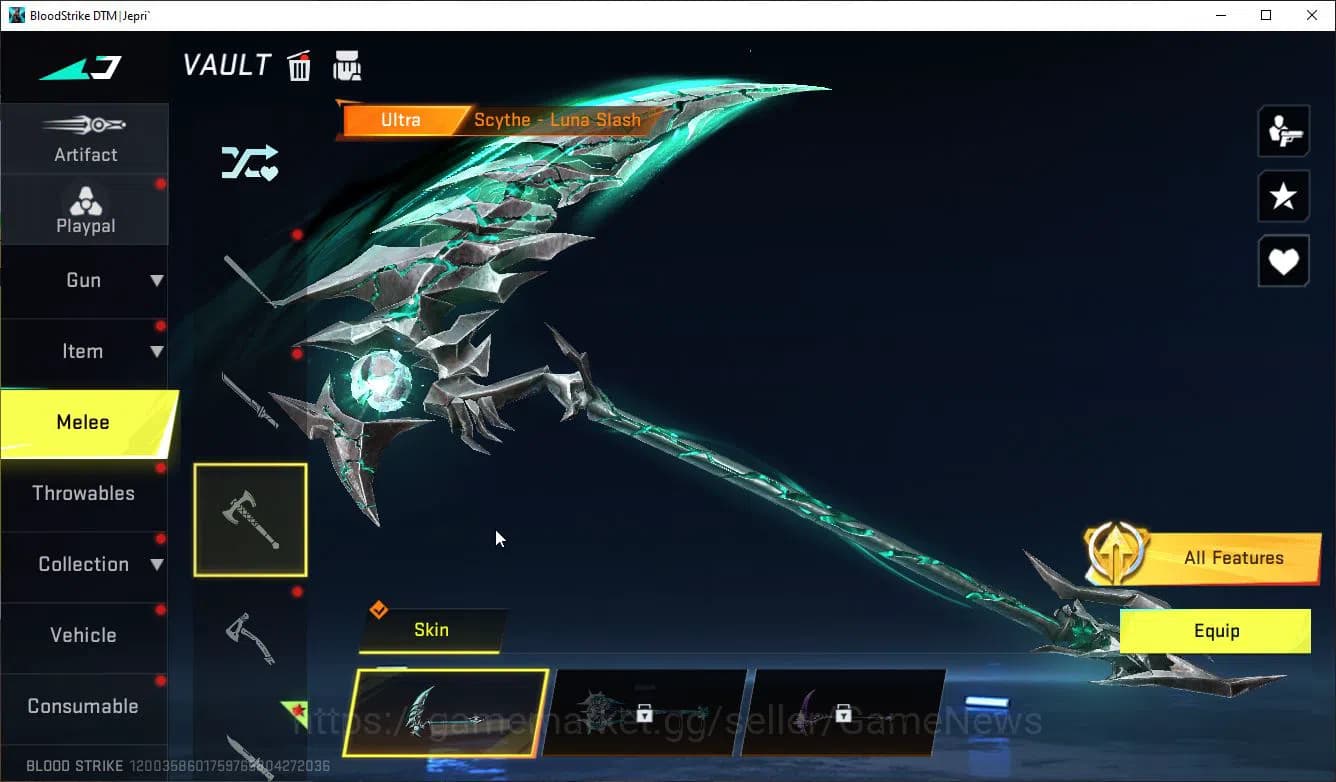Switch to the Throwables tab
This screenshot has width=1336, height=782.
click(x=85, y=493)
